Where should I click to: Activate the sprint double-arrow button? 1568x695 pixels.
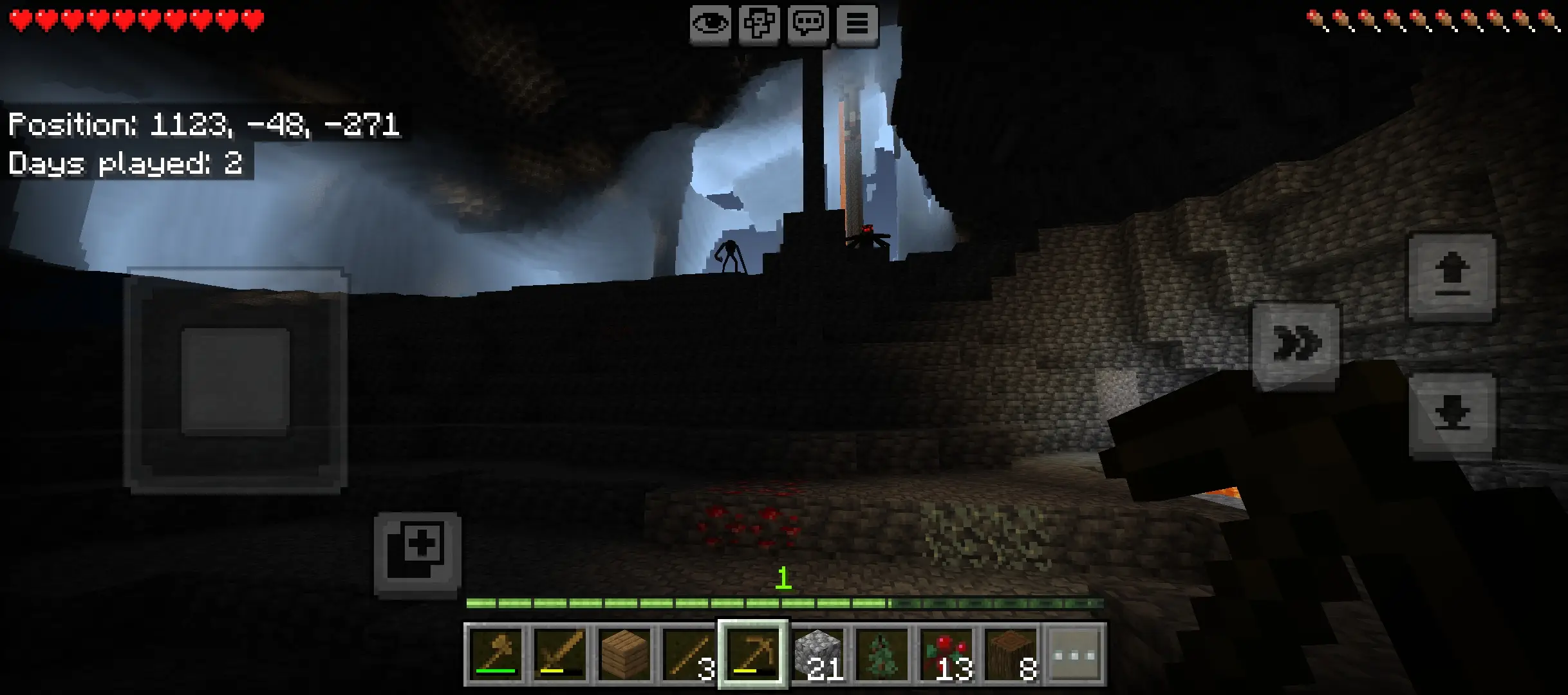[x=1296, y=343]
